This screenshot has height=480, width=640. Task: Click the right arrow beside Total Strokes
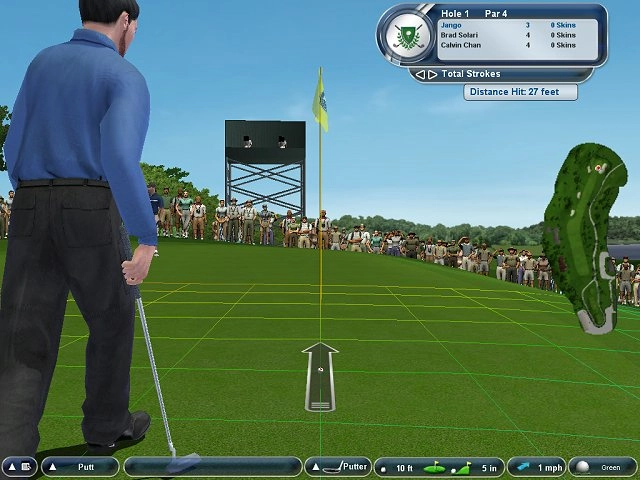tap(432, 74)
